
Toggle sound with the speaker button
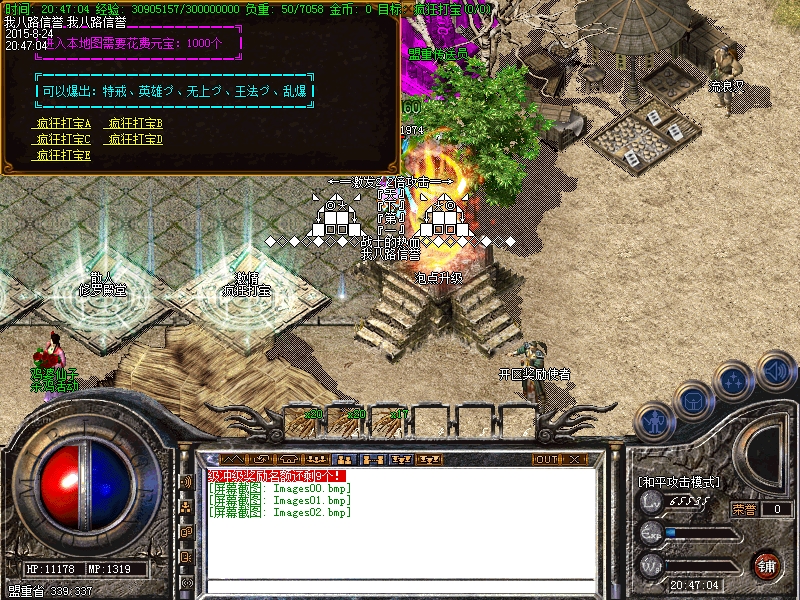pyautogui.click(x=775, y=370)
